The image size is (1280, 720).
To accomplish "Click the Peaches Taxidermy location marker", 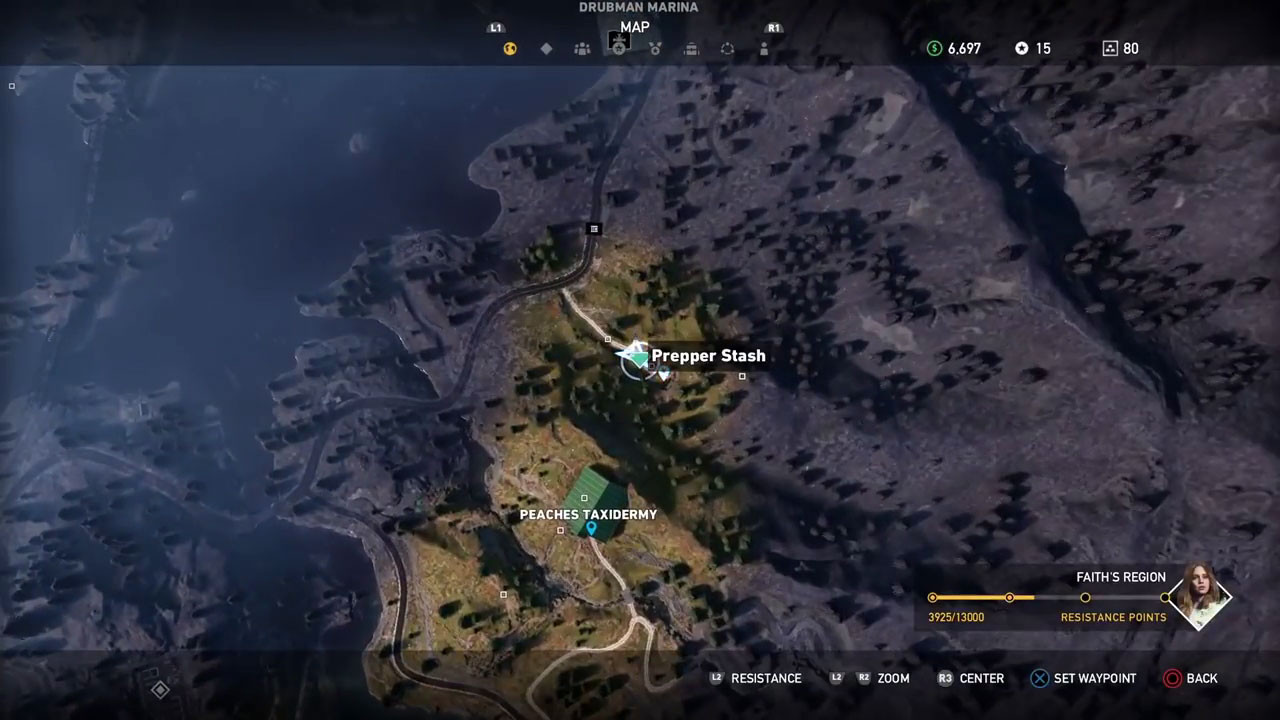I will (x=592, y=528).
